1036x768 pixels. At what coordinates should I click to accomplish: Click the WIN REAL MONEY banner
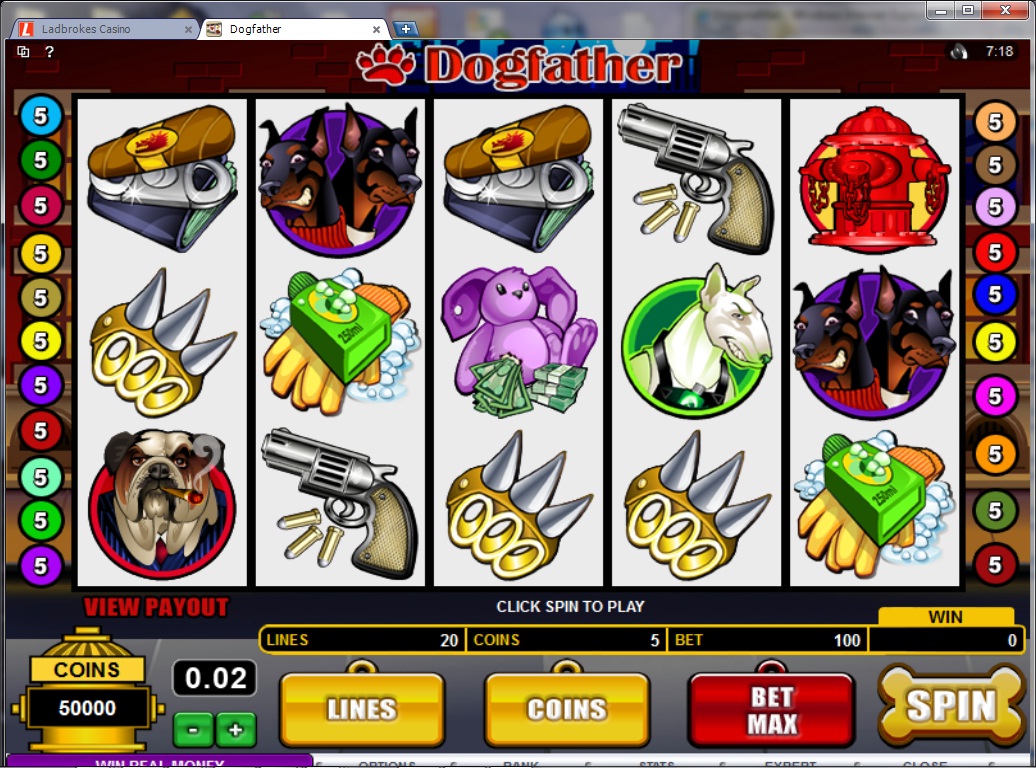tap(158, 762)
